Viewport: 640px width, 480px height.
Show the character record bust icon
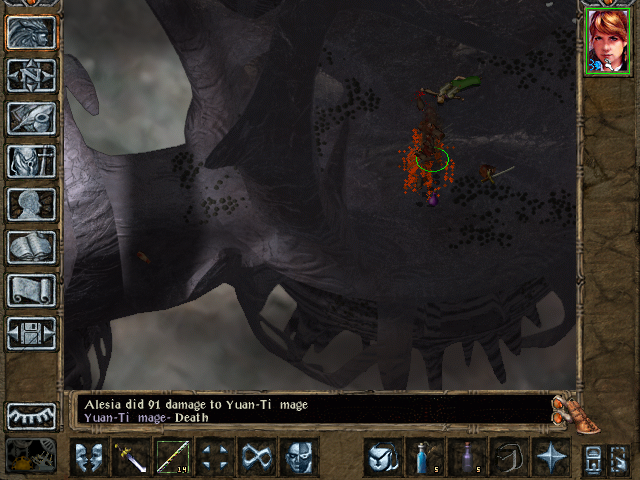point(31,204)
